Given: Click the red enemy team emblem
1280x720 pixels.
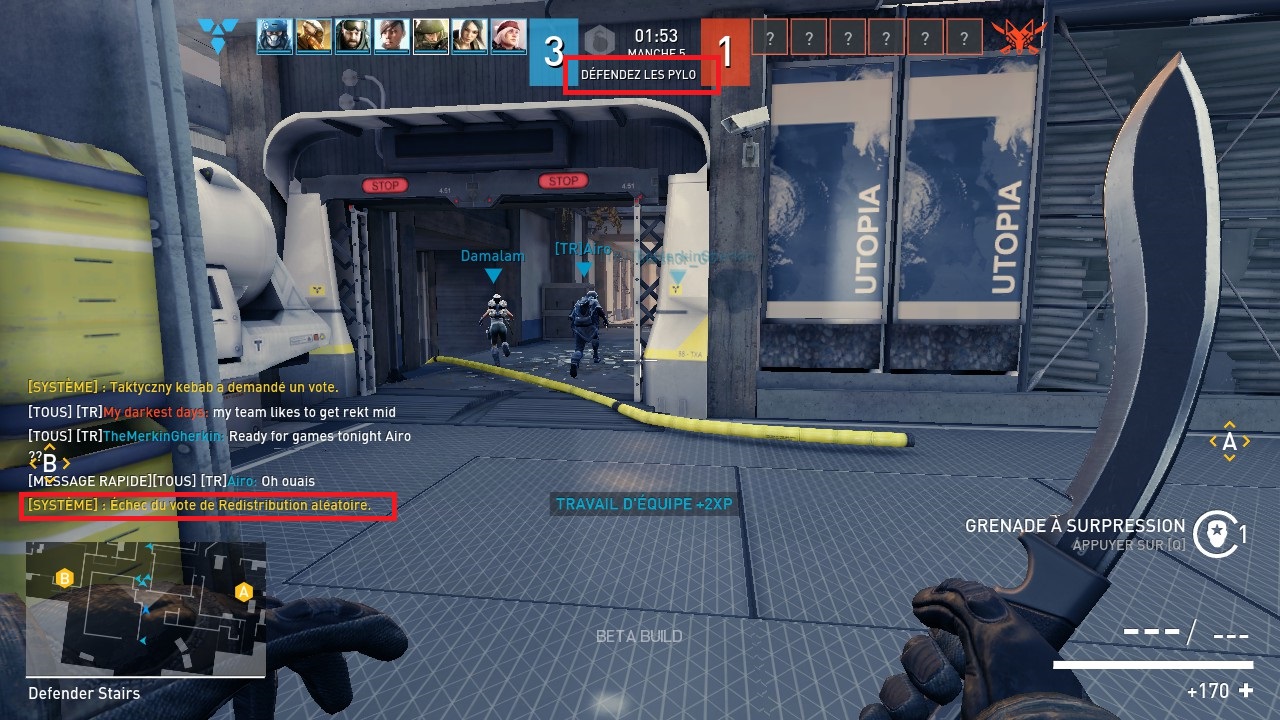Looking at the screenshot, I should click(x=1019, y=37).
